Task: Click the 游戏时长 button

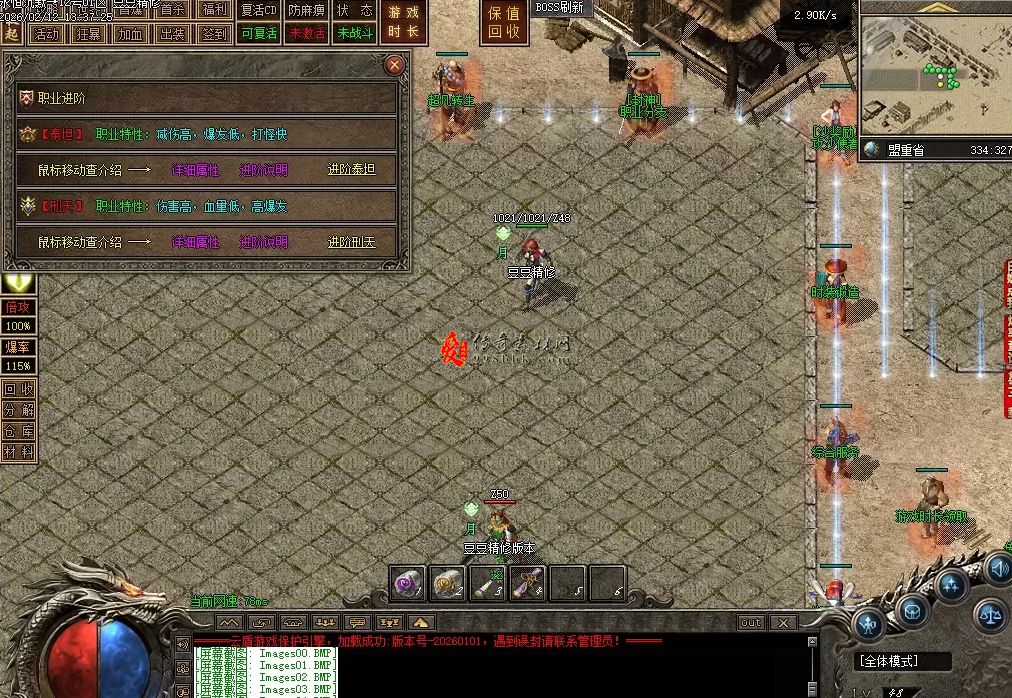Action: click(x=404, y=22)
